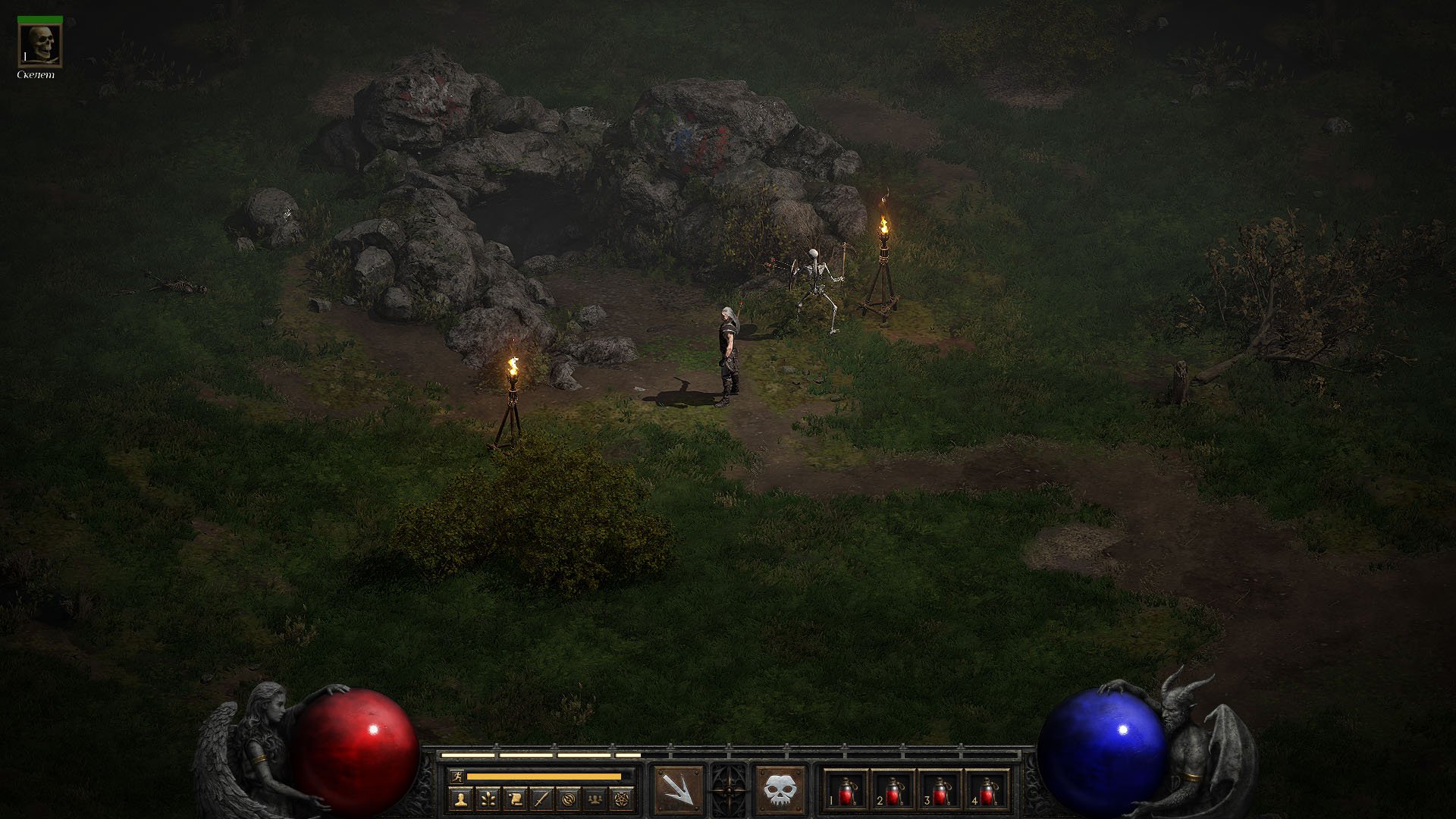Select the left-click arrow attack skill
Image resolution: width=1456 pixels, height=819 pixels.
point(677,791)
